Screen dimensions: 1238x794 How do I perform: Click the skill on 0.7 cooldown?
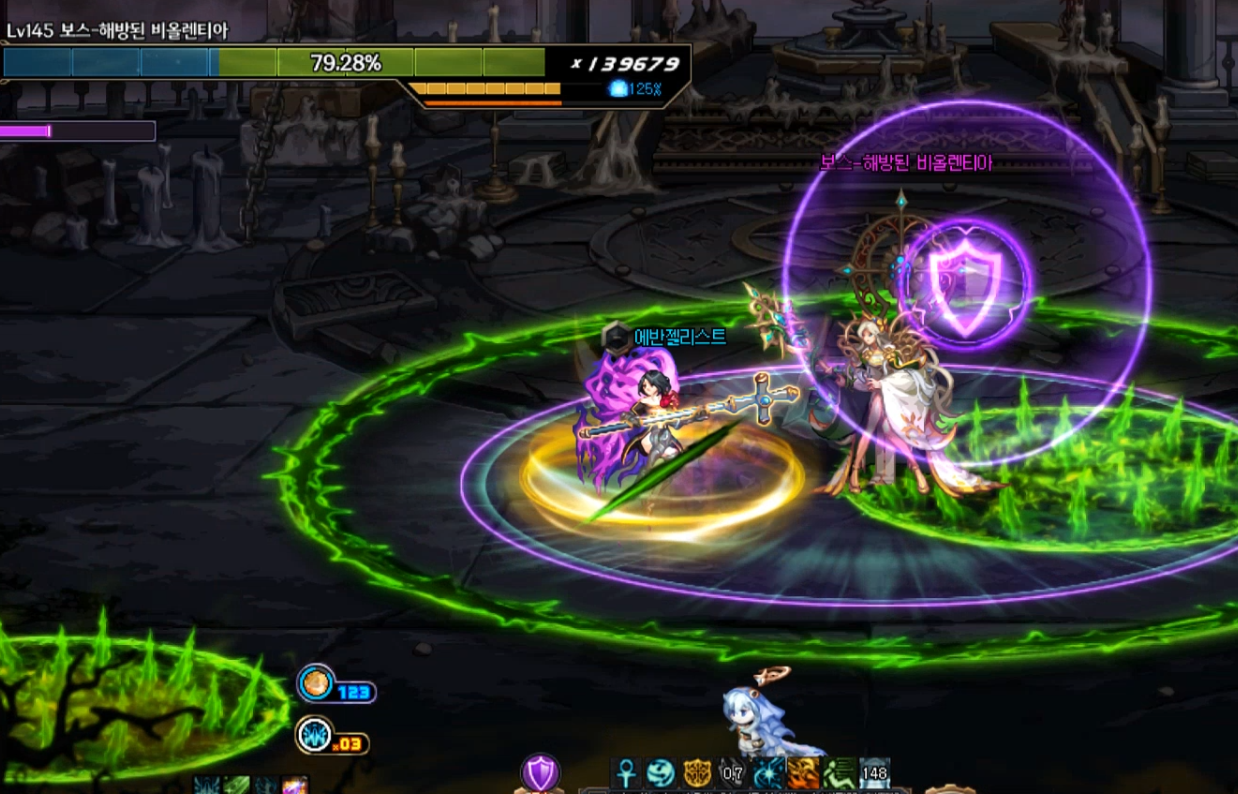click(x=733, y=773)
